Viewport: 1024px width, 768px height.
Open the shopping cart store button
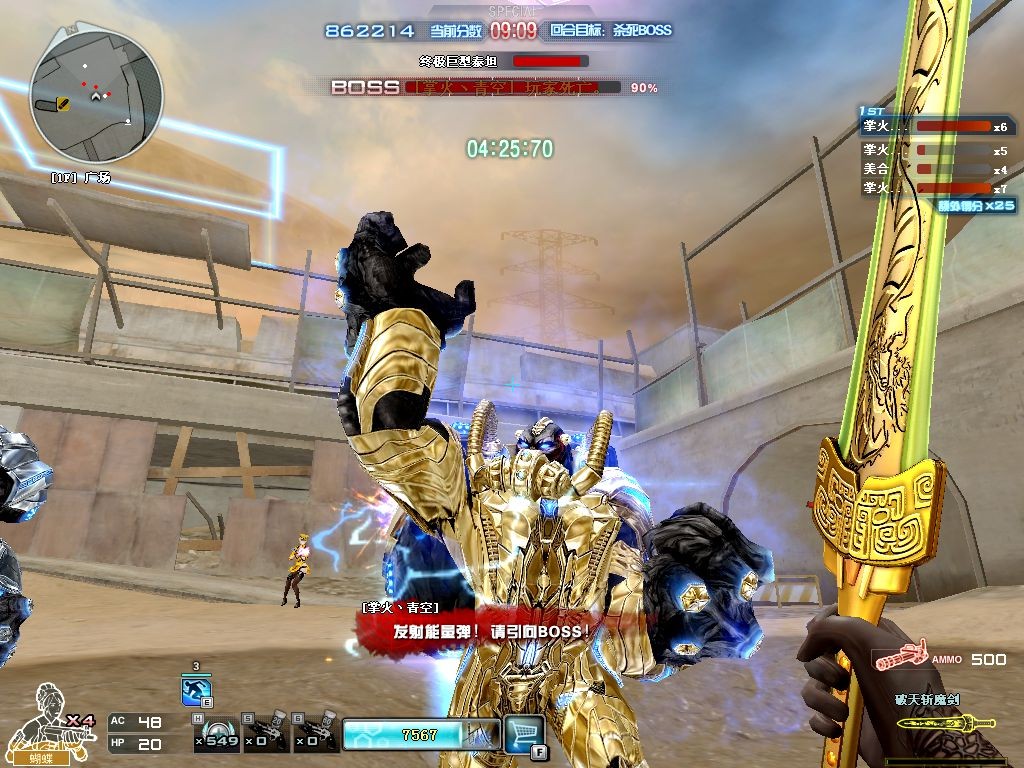[x=523, y=732]
